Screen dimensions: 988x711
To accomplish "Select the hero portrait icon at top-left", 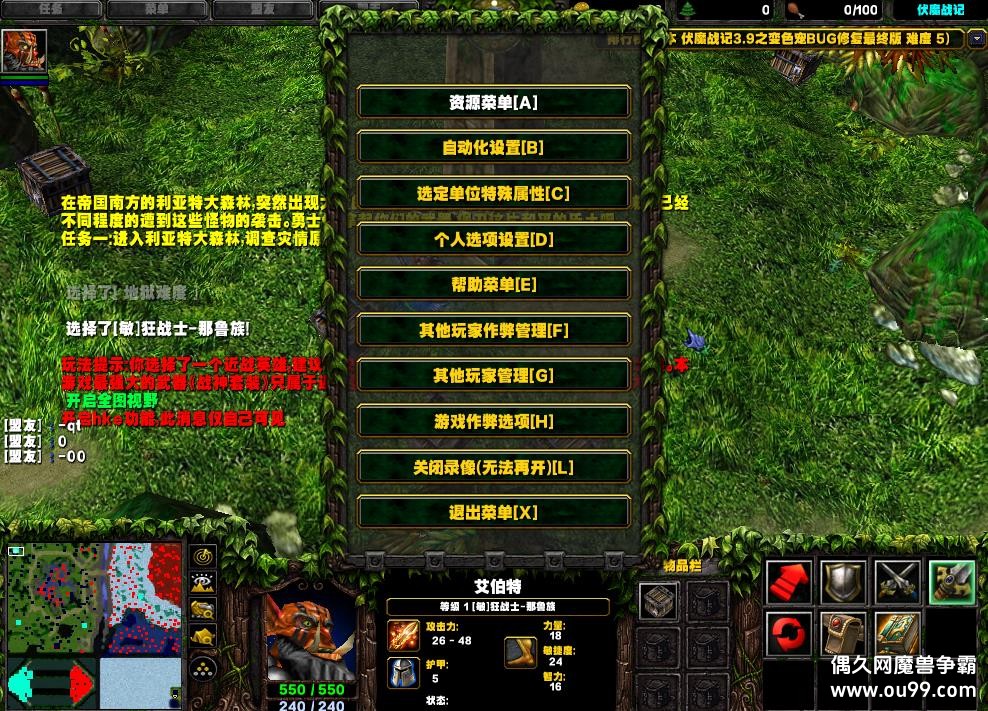I will pyautogui.click(x=25, y=51).
